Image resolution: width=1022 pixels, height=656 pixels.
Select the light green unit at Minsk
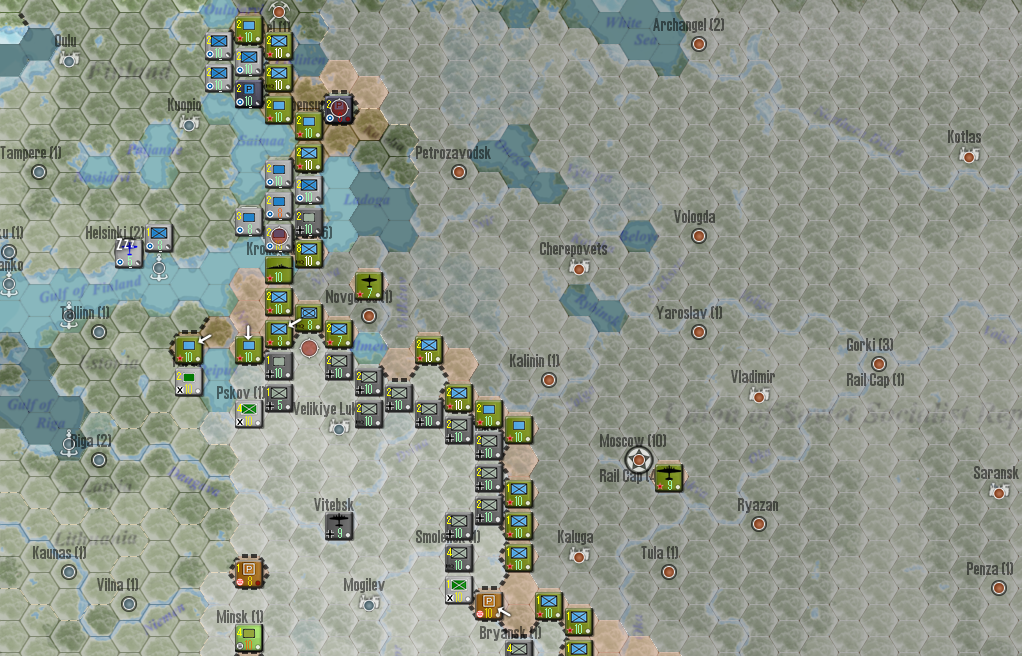point(249,638)
